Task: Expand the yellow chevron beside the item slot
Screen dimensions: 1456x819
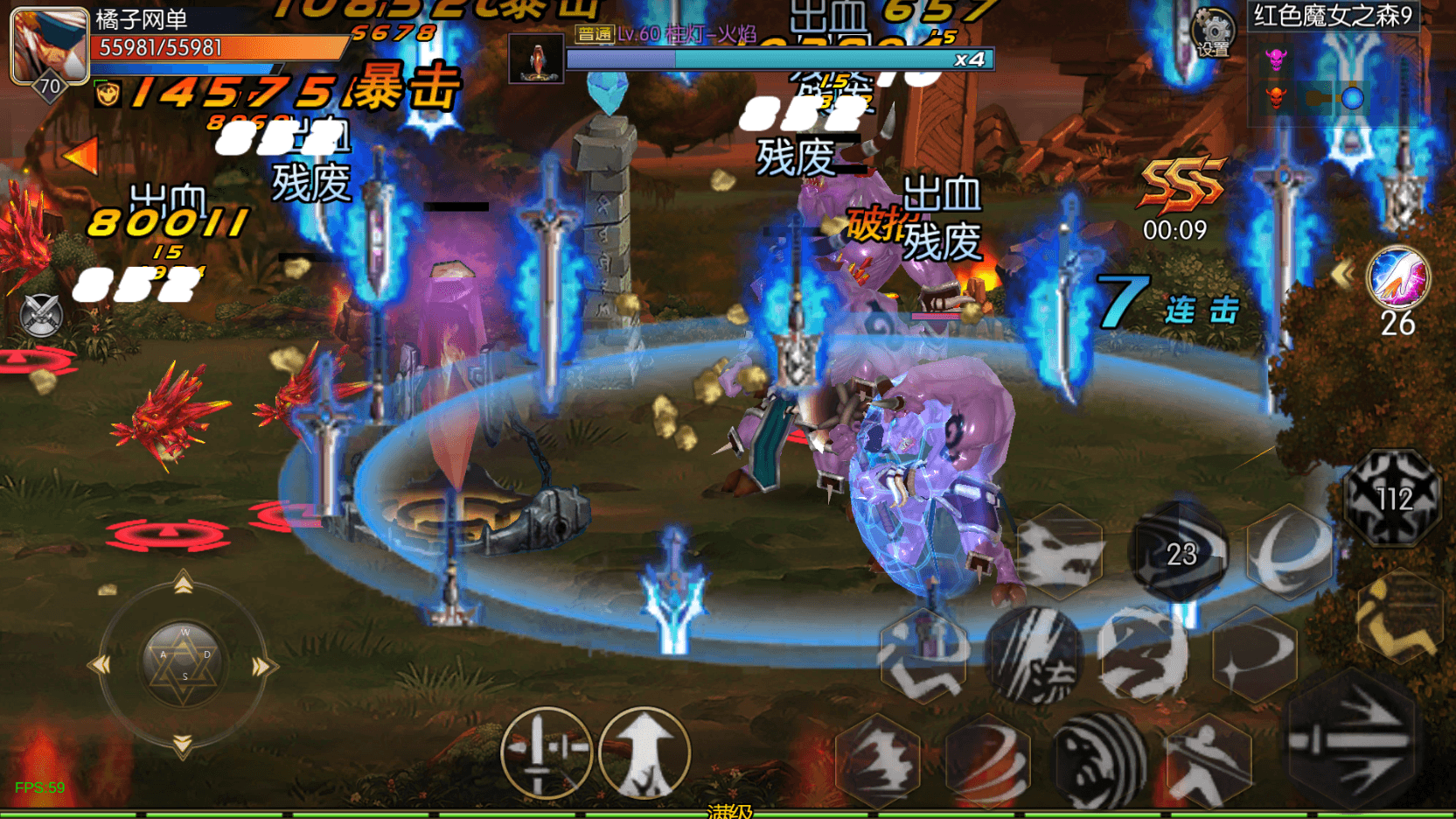Action: coord(1342,275)
